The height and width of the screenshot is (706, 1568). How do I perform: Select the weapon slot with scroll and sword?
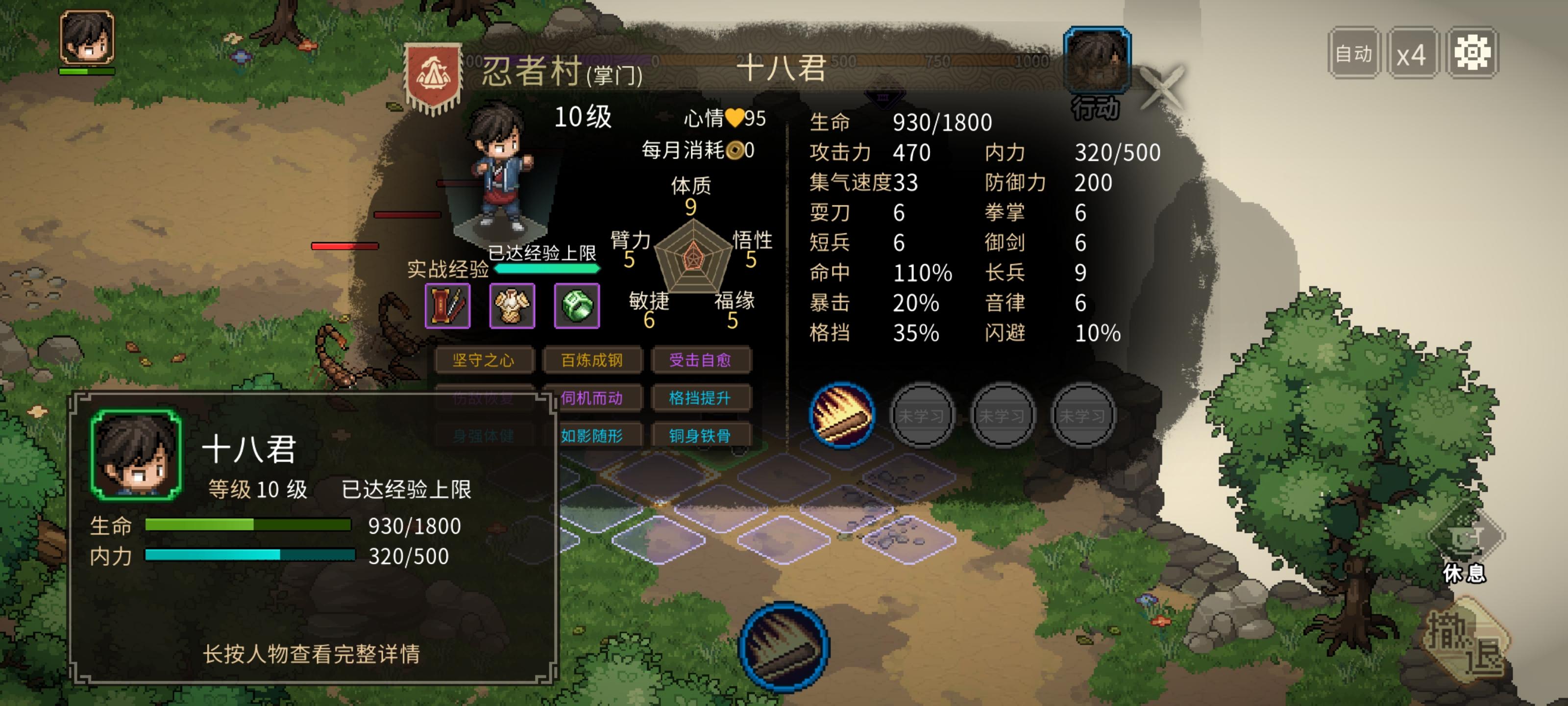[x=448, y=305]
